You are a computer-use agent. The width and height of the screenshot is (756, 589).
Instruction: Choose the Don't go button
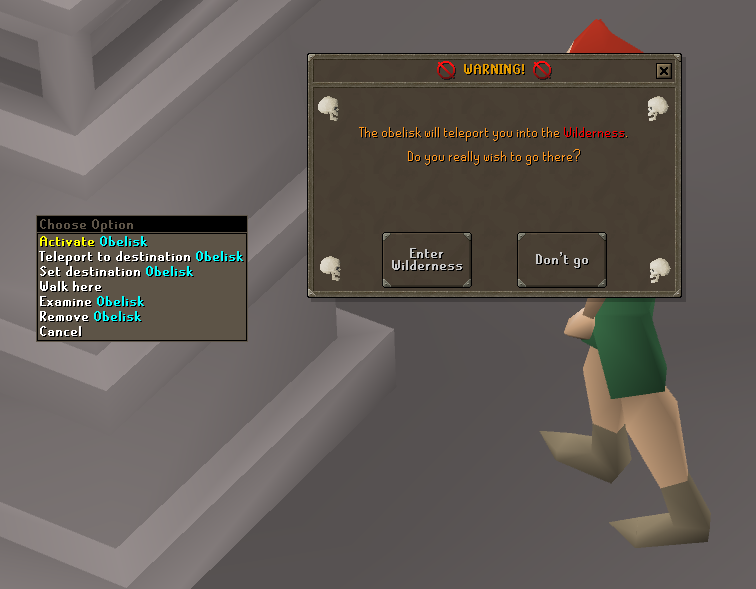(561, 260)
